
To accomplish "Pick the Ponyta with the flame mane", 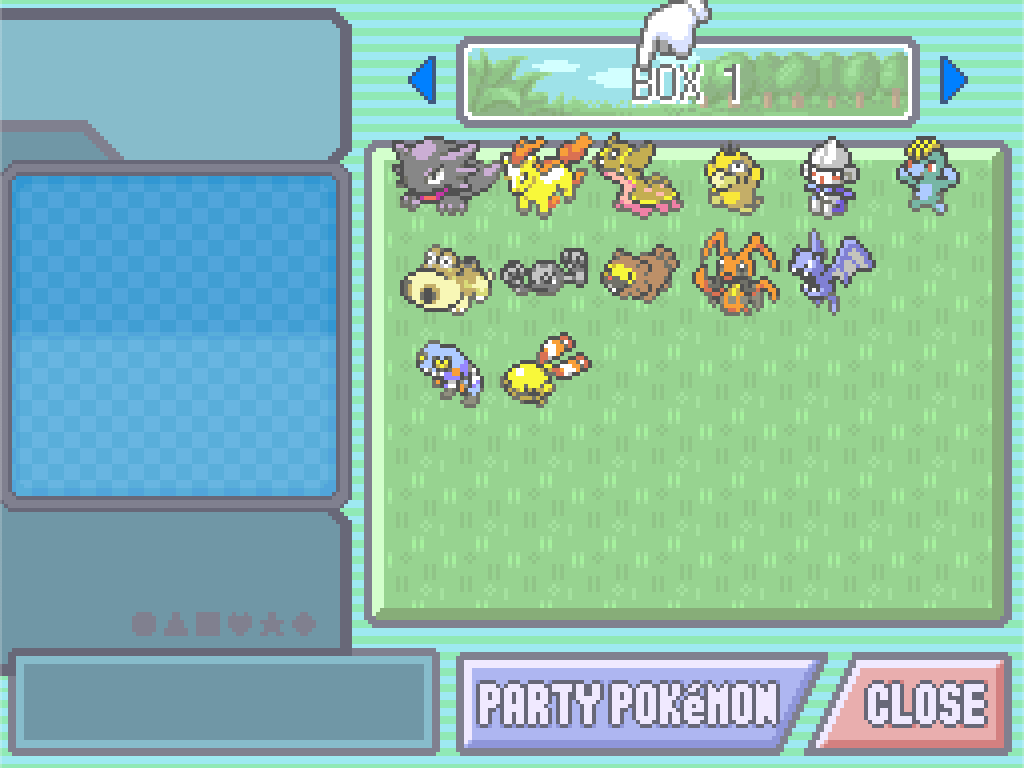I will [544, 176].
